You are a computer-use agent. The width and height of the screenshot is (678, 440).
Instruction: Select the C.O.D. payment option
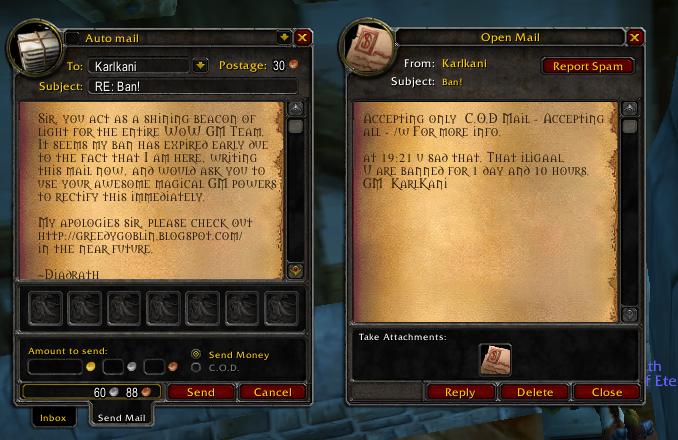[196, 367]
